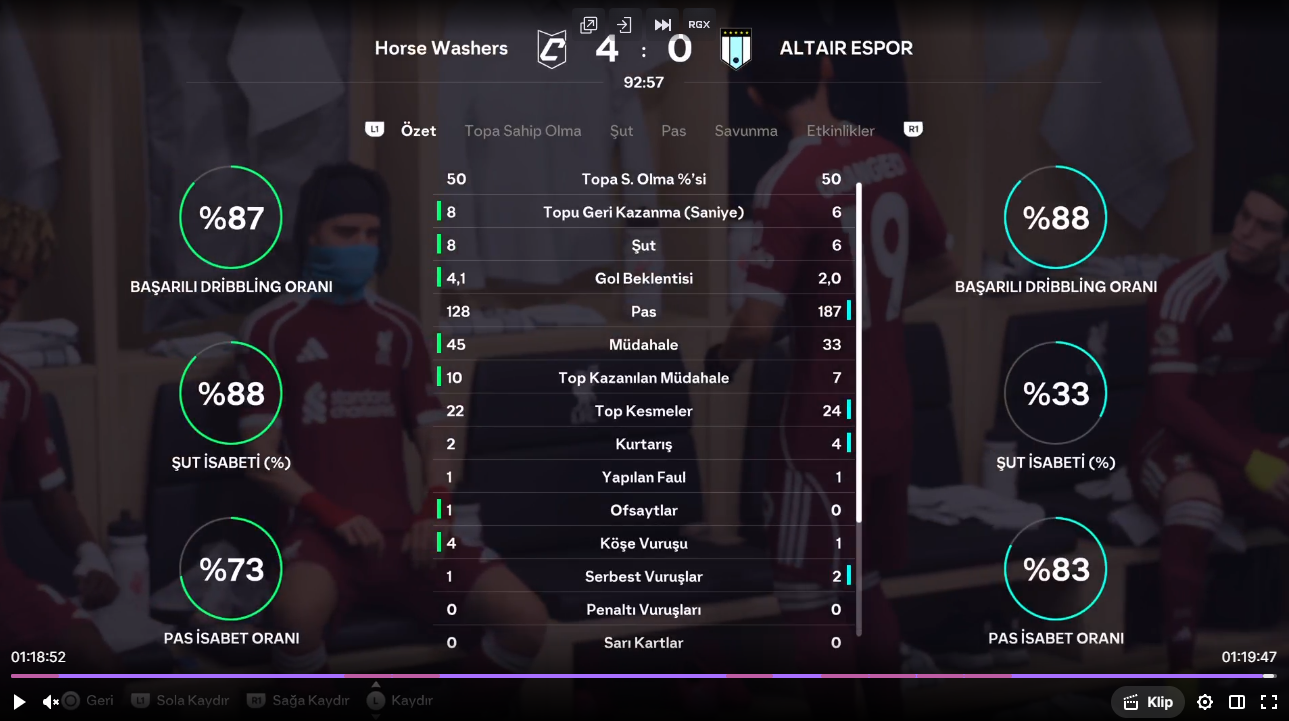This screenshot has height=721, width=1289.
Task: Switch to the Topa Sahip Olma tab
Action: (x=522, y=131)
